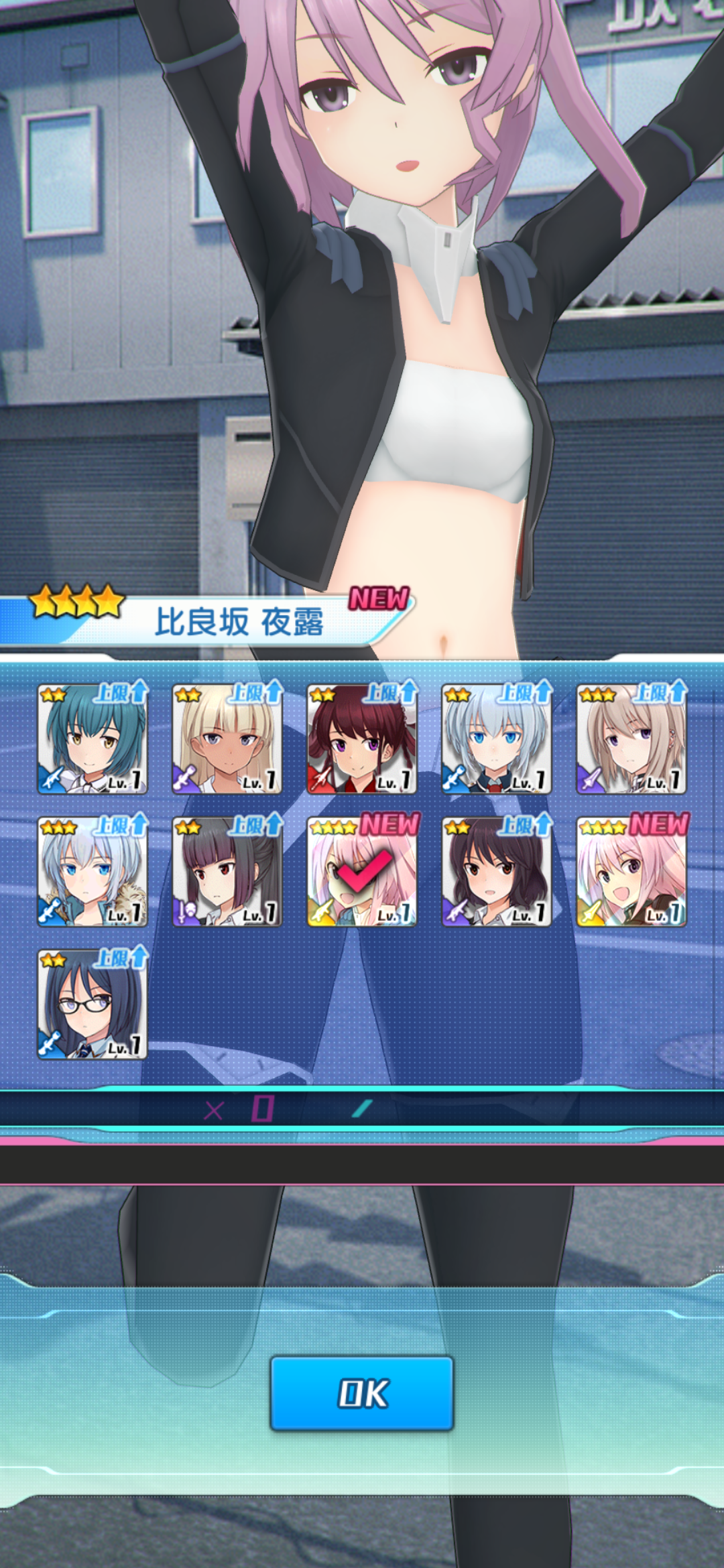Choose the girl with glasses portrait
The width and height of the screenshot is (724, 1568).
coord(93,1004)
